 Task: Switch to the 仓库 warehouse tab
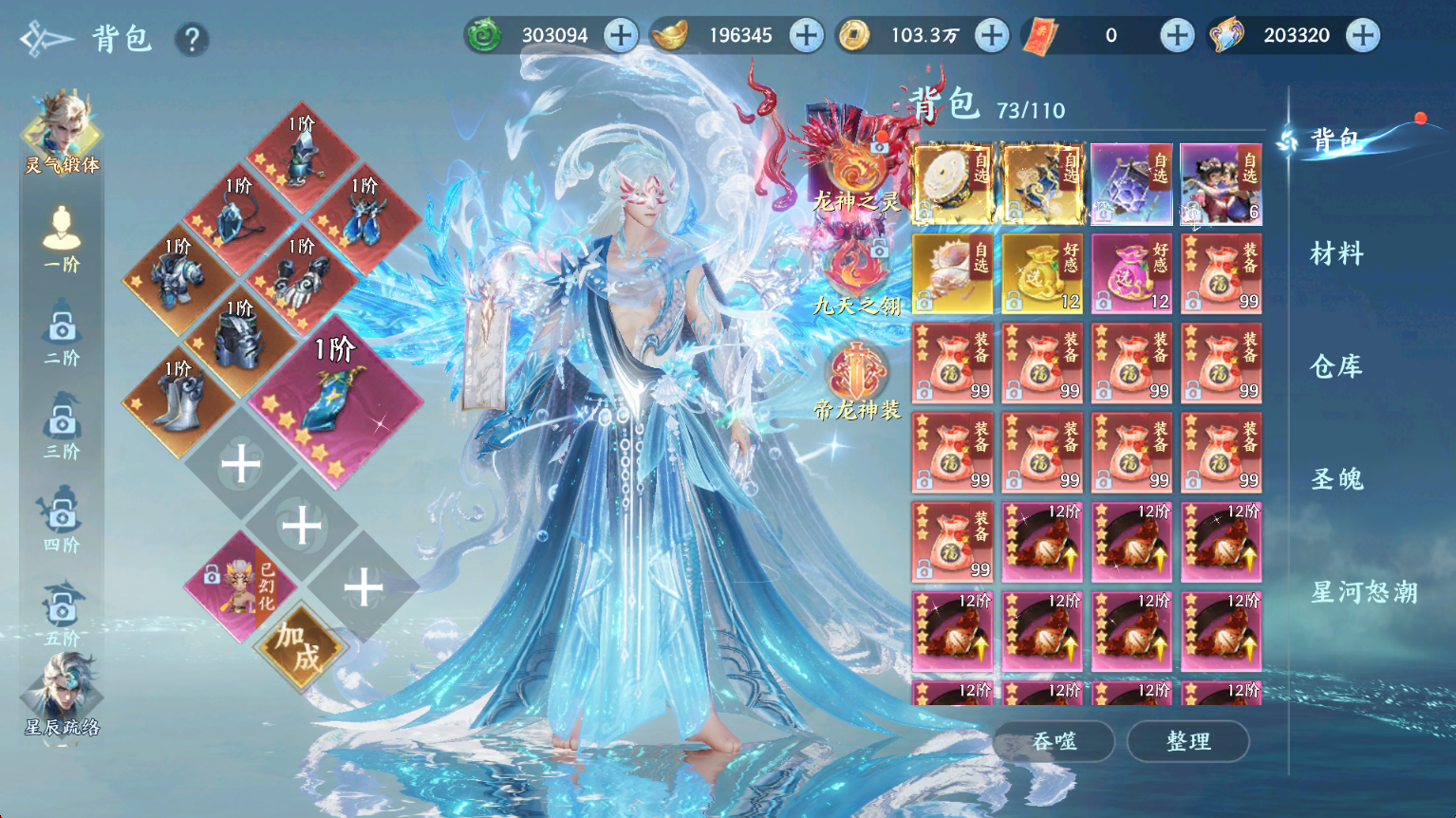pyautogui.click(x=1336, y=366)
